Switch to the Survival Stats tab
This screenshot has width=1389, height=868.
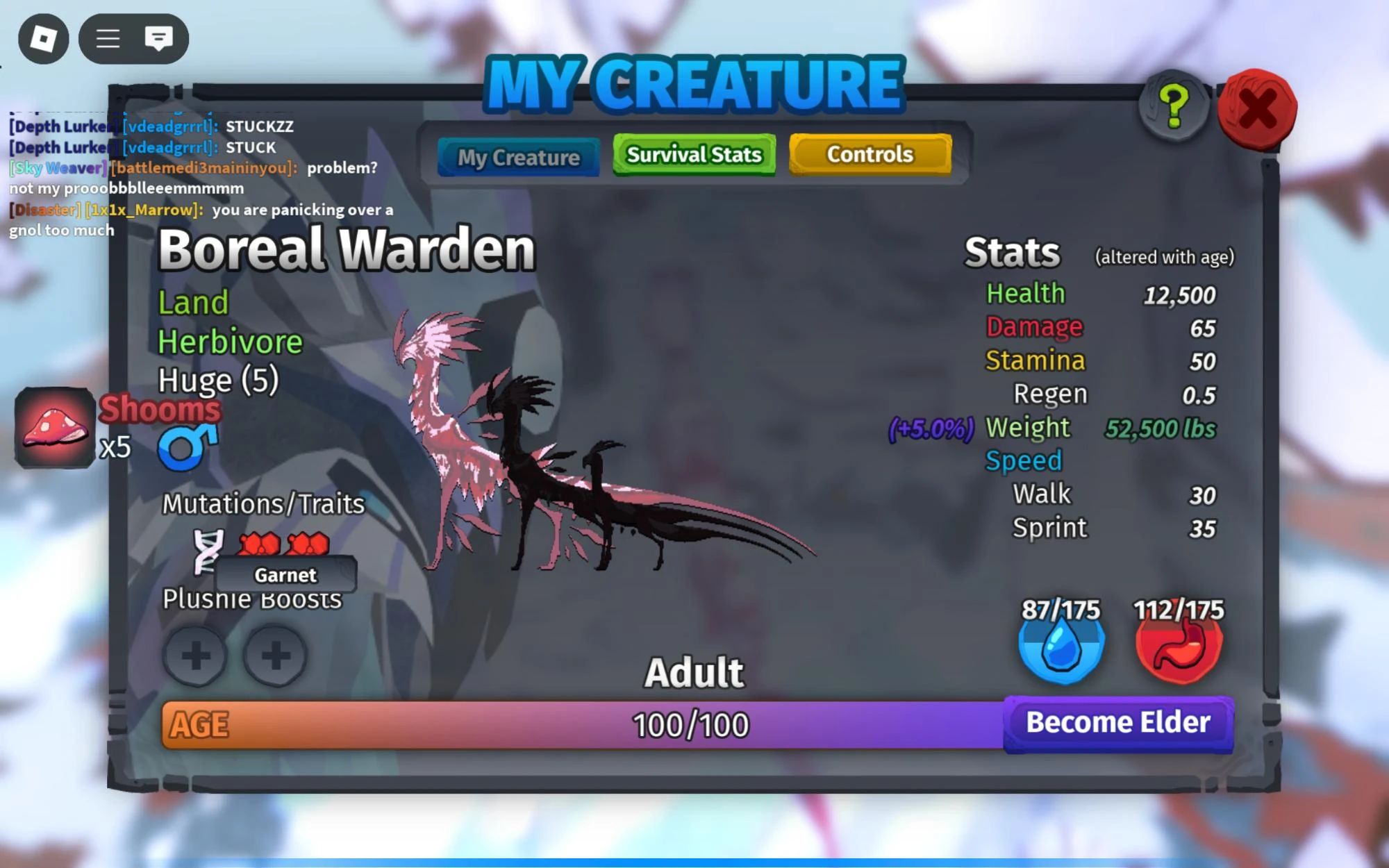tap(694, 154)
